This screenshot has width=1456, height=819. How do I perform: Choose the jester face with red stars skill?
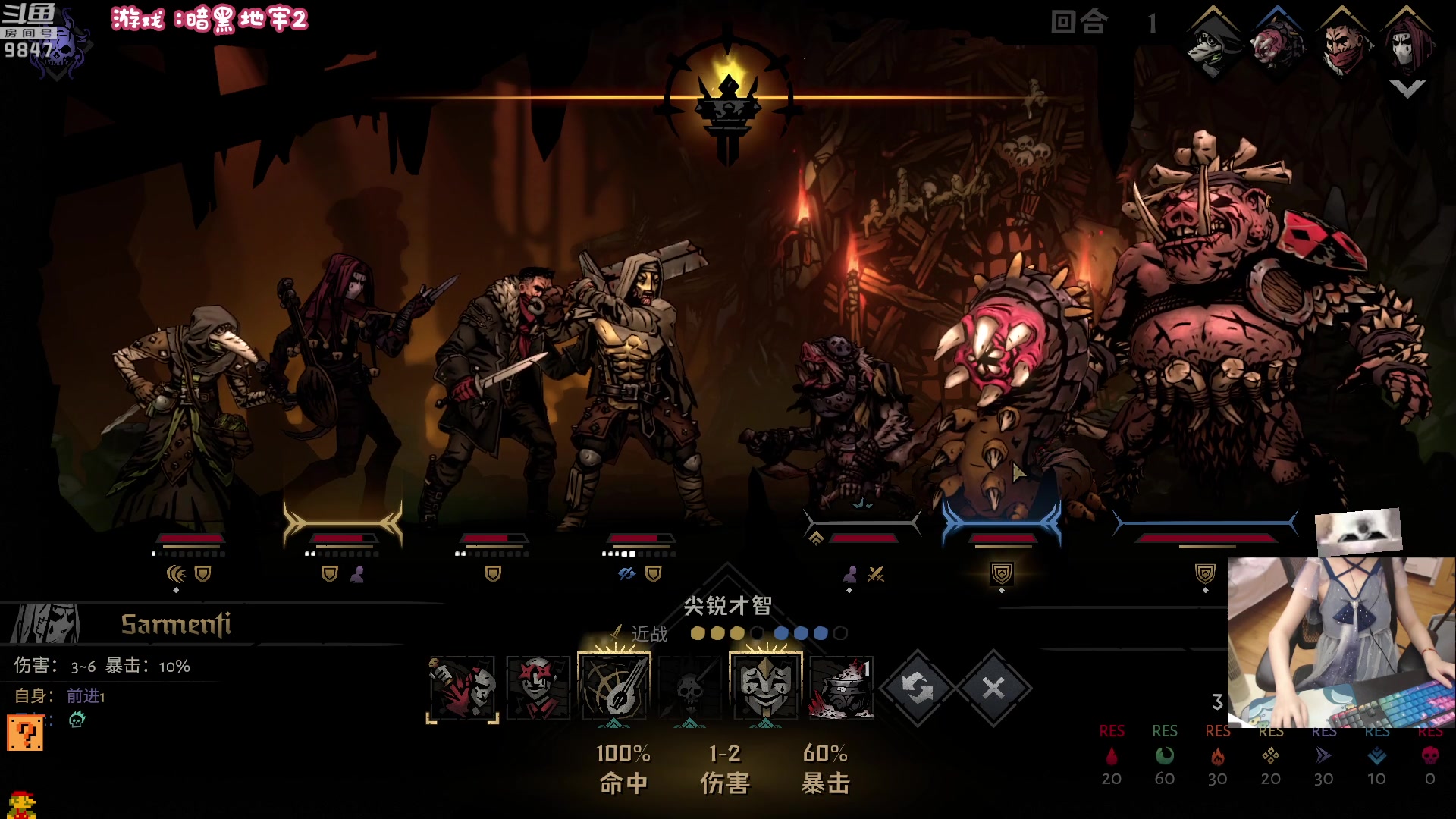click(538, 688)
